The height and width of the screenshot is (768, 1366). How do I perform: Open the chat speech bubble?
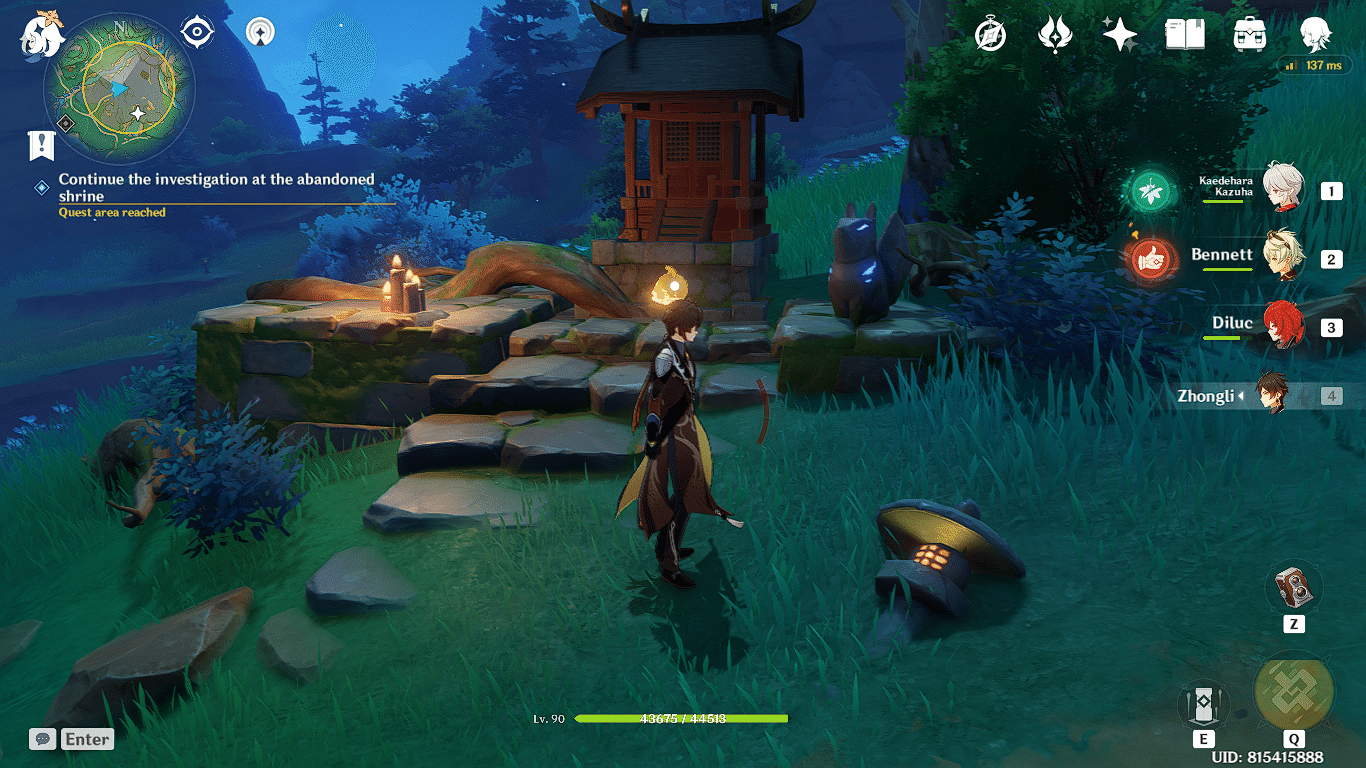[42, 739]
